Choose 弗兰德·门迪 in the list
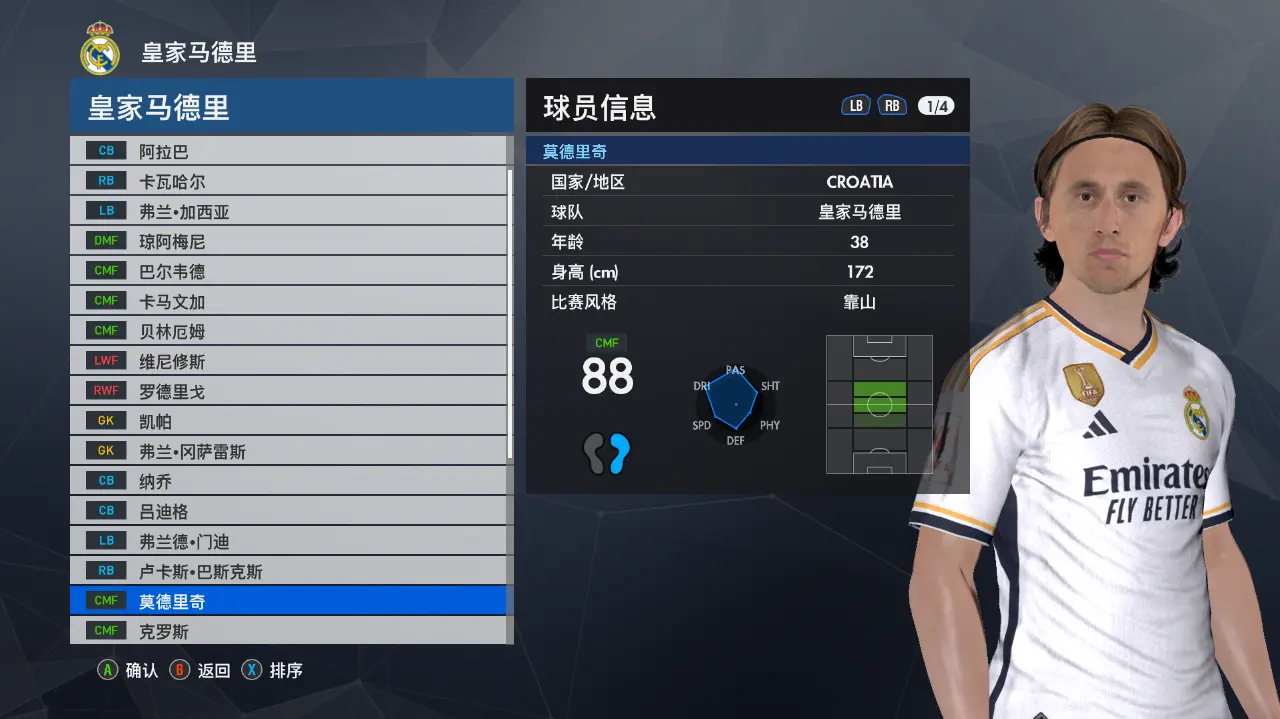Viewport: 1280px width, 719px height. pyautogui.click(x=288, y=541)
